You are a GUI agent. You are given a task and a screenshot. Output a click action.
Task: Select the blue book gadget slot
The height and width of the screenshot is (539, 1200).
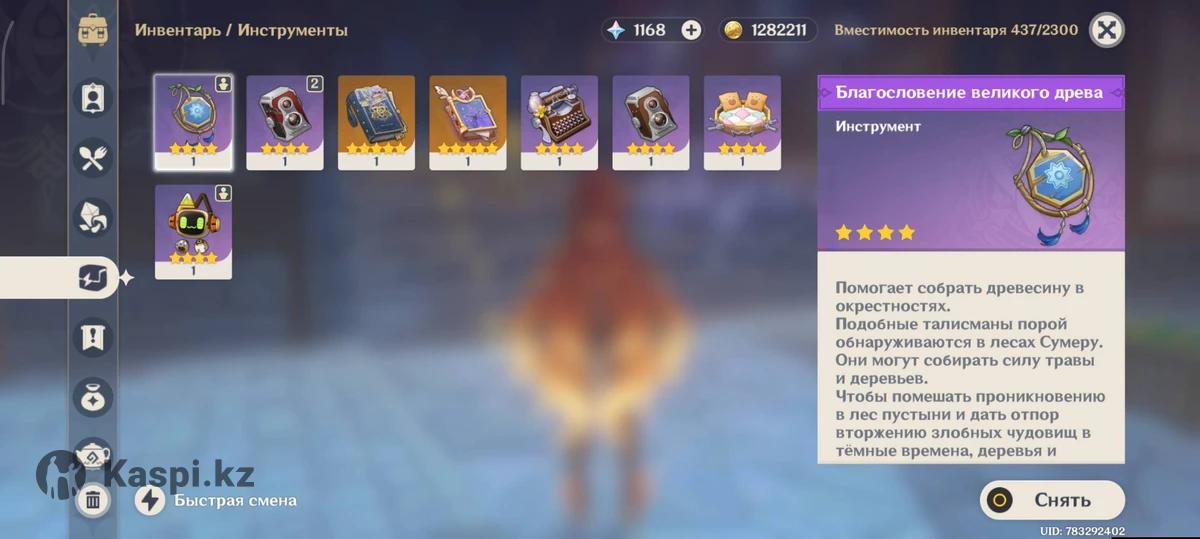376,122
